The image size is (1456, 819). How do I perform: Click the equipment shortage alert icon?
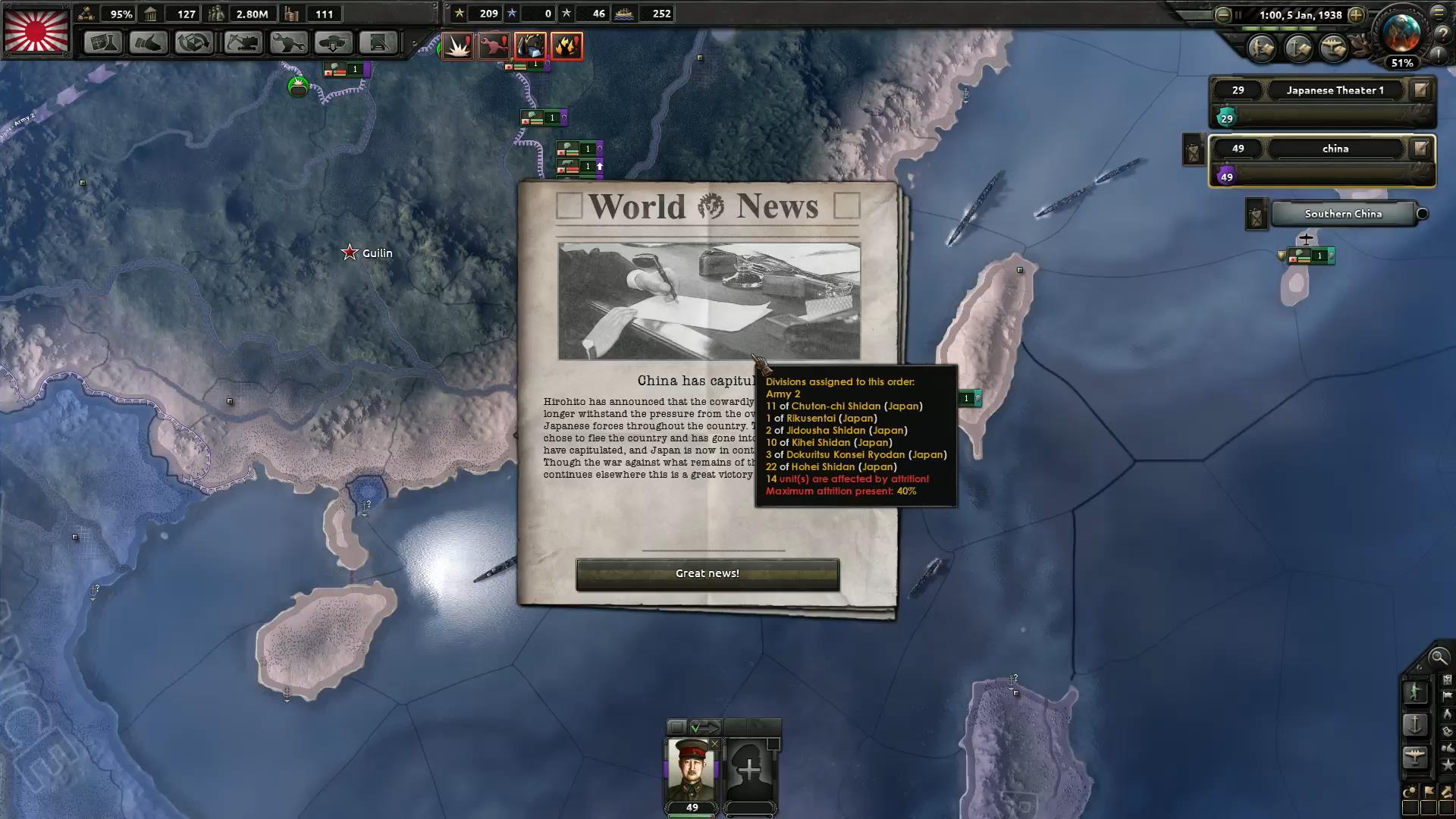(494, 45)
